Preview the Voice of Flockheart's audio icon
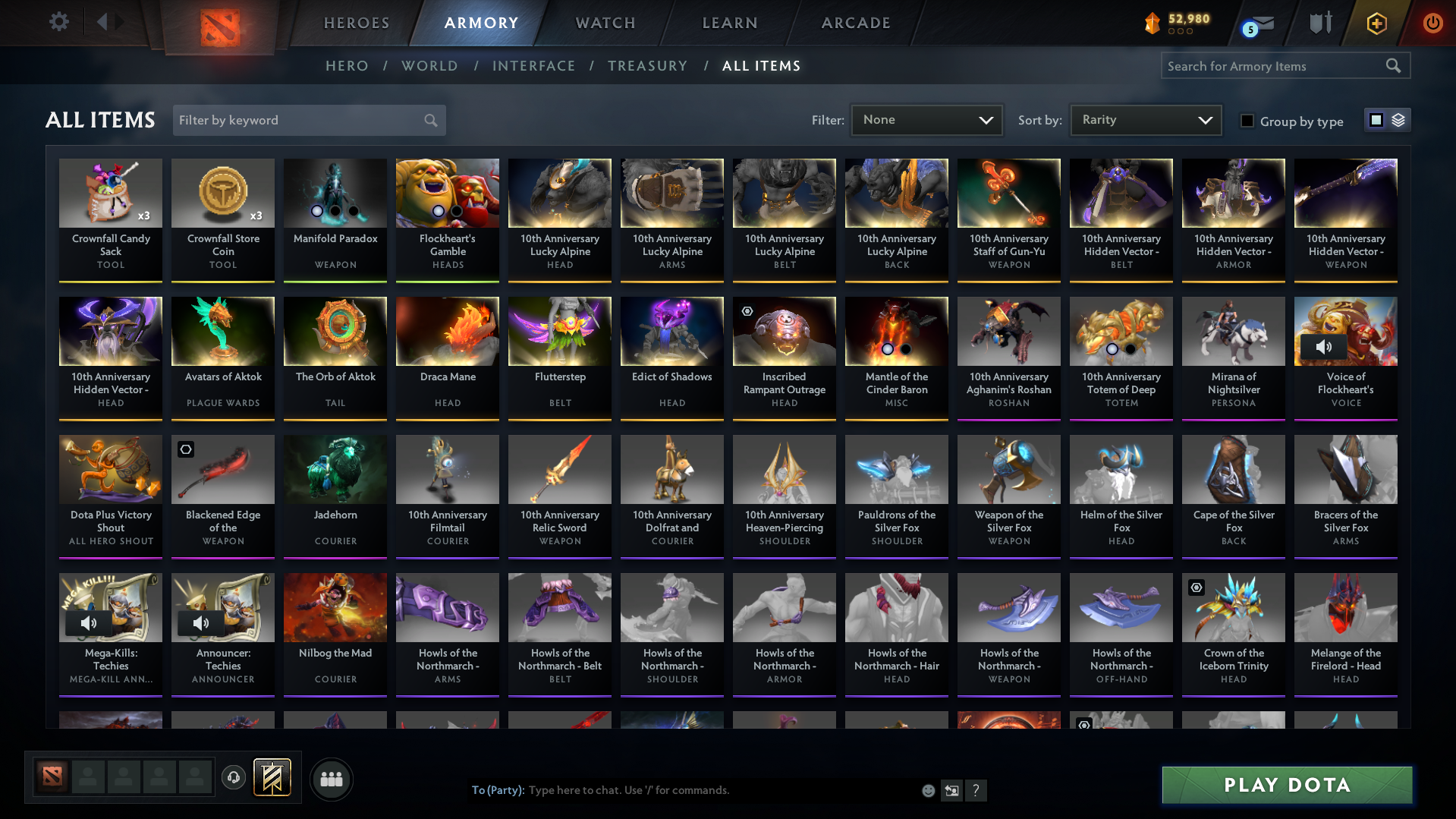 (1325, 347)
